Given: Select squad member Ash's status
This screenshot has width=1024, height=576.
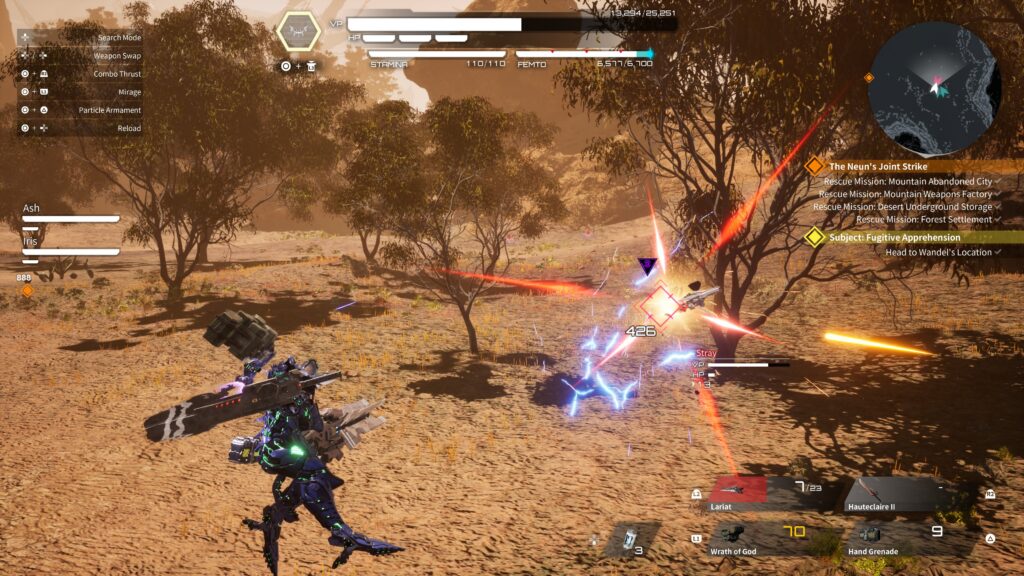Looking at the screenshot, I should [x=70, y=213].
